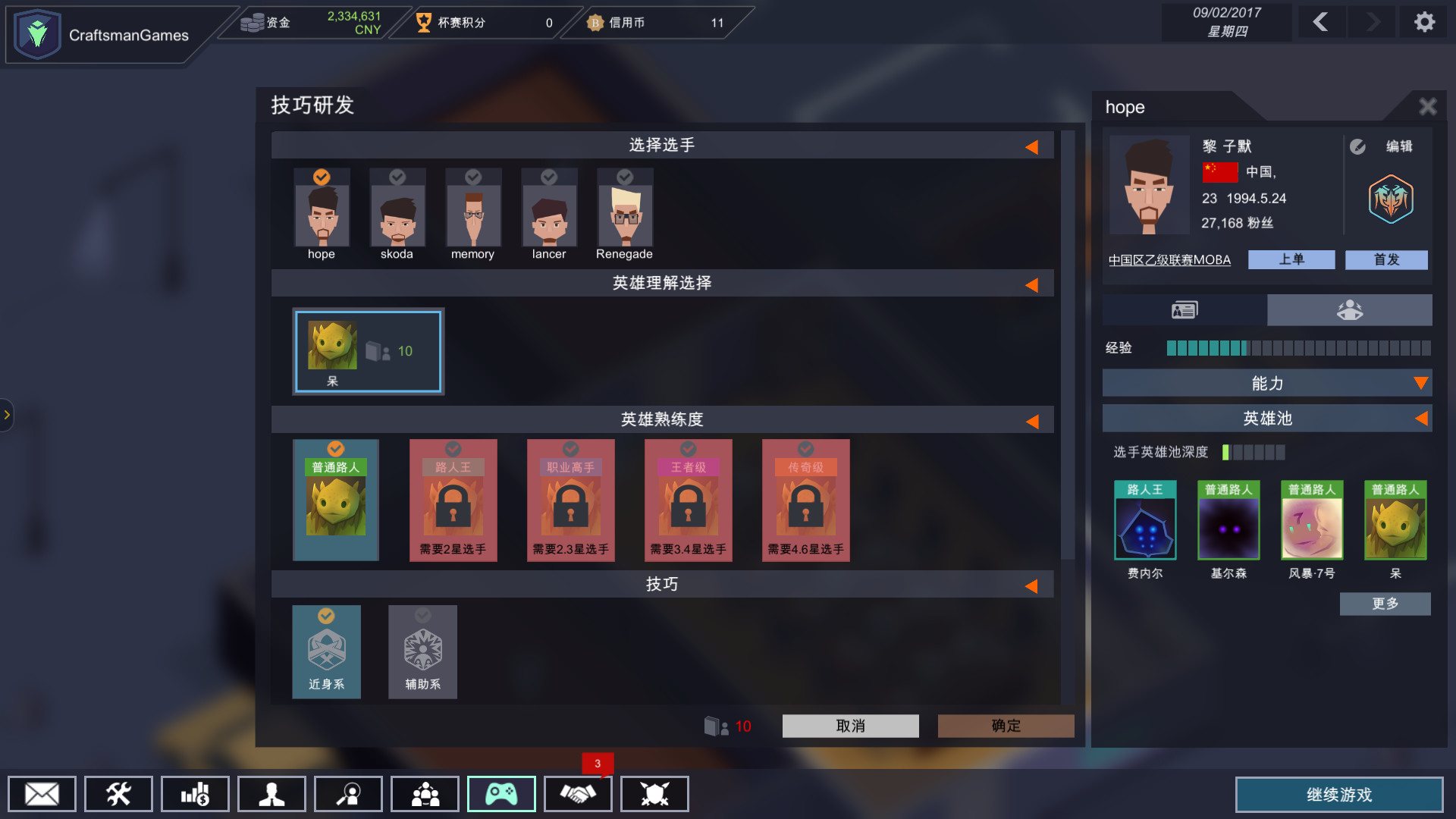The width and height of the screenshot is (1456, 819).
Task: Open the mail envelope panel
Action: point(41,793)
